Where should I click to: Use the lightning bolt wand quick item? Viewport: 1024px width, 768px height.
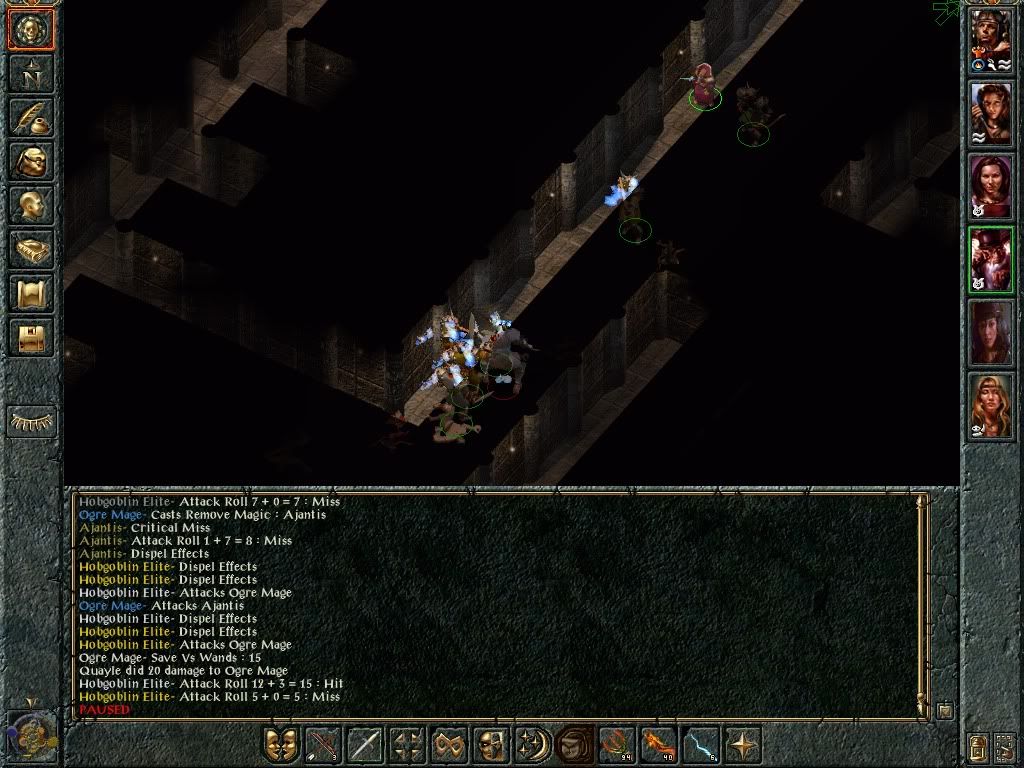click(x=700, y=746)
